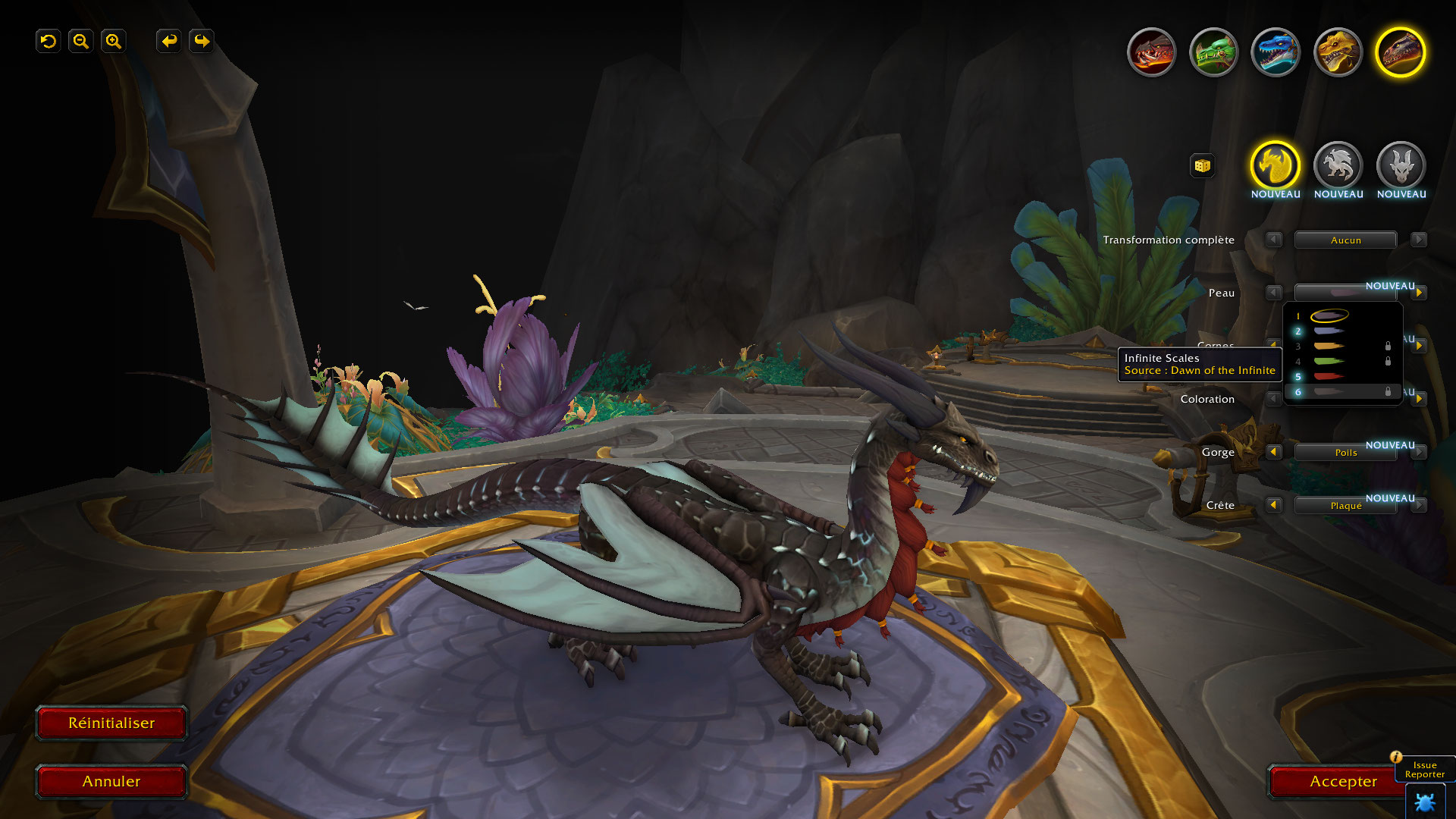Select the red dragon portrait
This screenshot has height=819, width=1456.
point(1151,52)
